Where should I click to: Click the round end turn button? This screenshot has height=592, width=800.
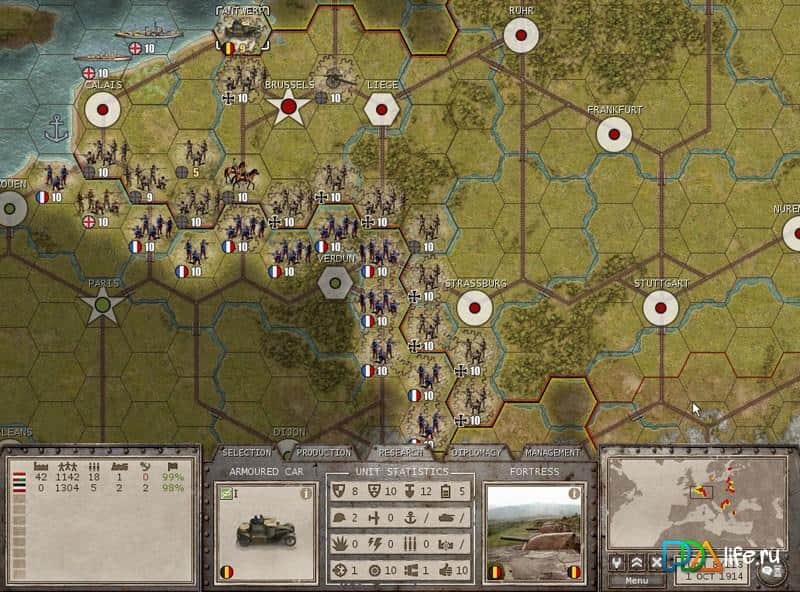770,569
